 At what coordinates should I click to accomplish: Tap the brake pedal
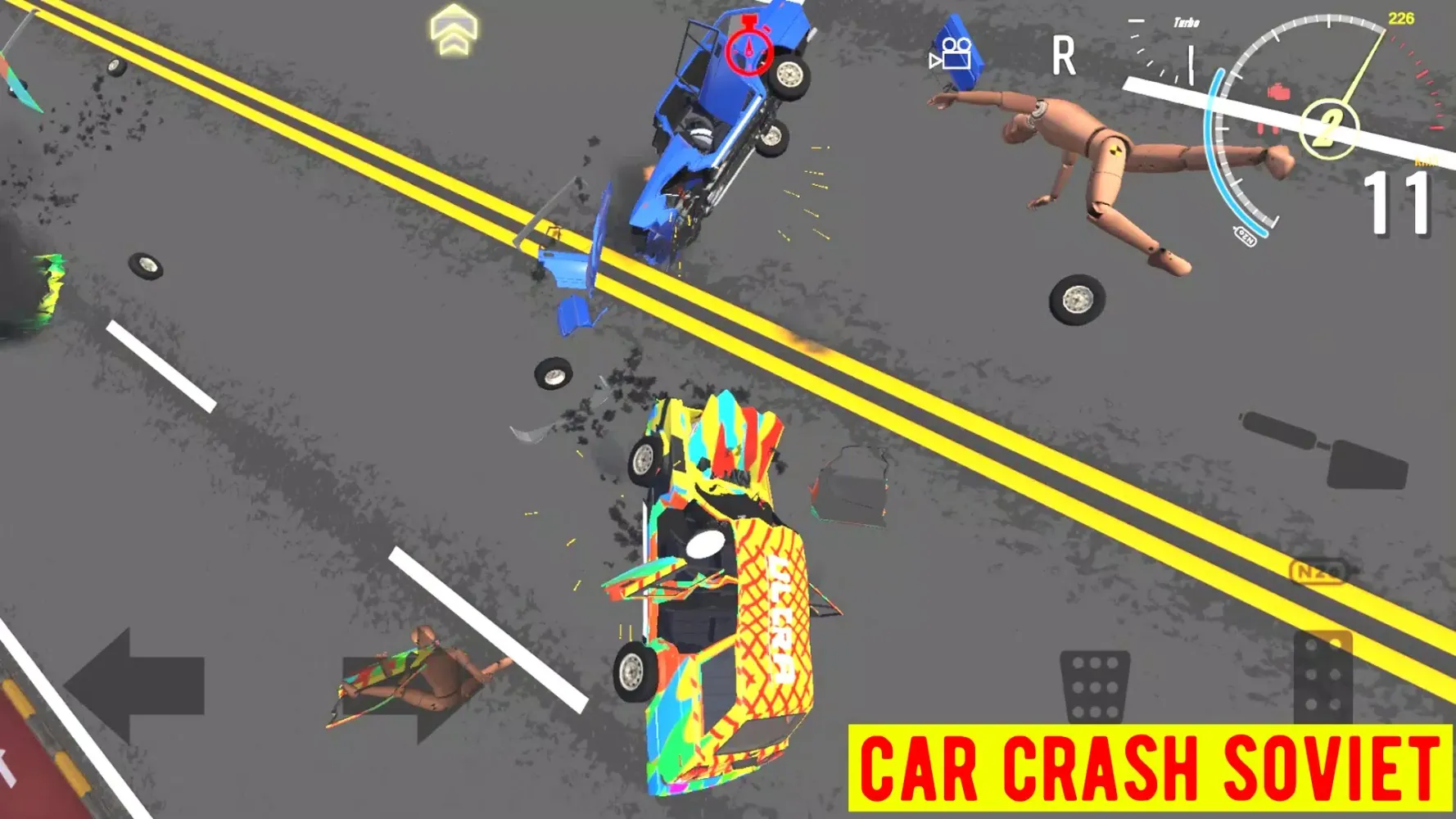click(x=1095, y=685)
